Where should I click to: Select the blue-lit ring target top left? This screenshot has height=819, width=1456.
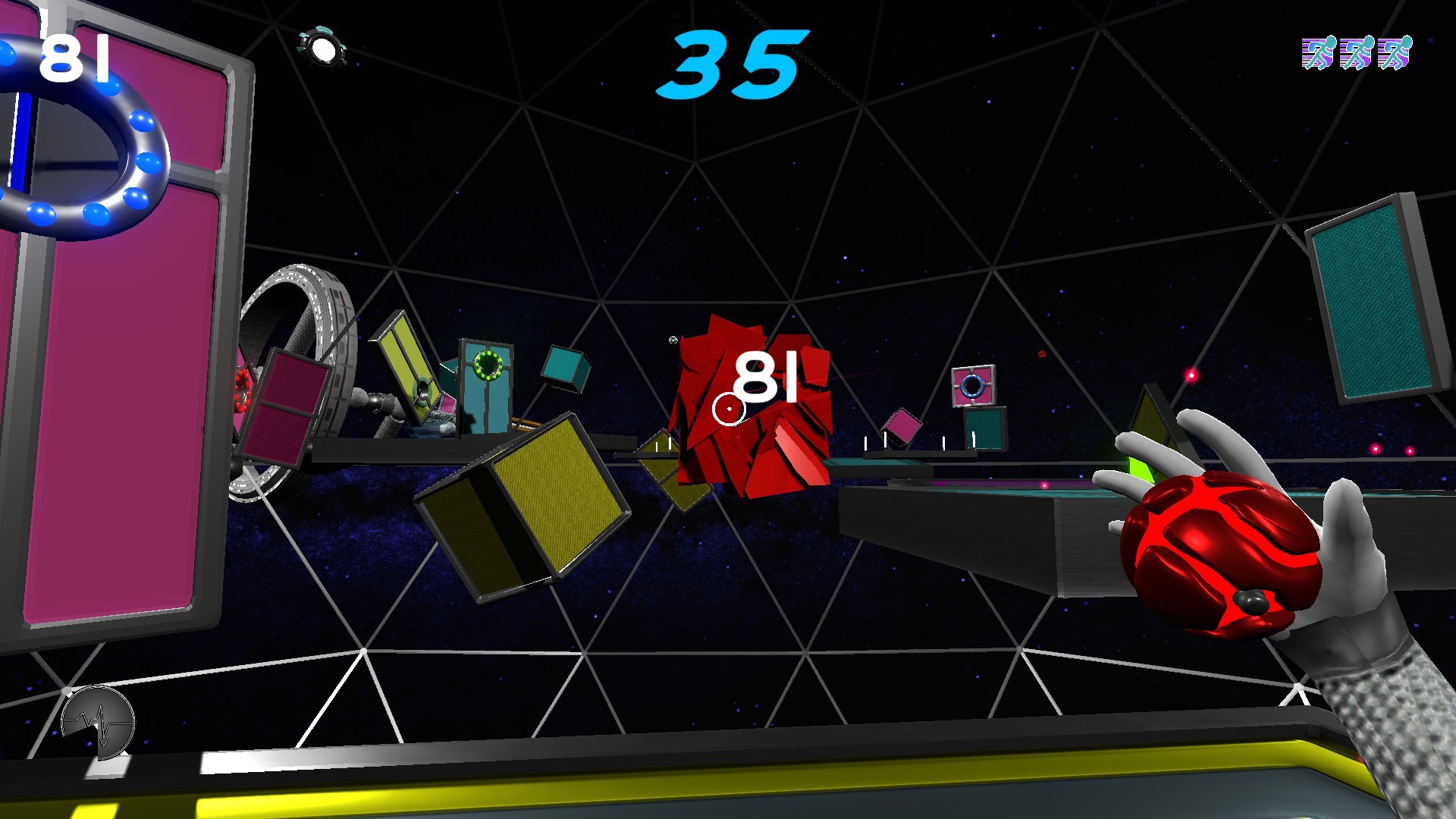point(85,140)
